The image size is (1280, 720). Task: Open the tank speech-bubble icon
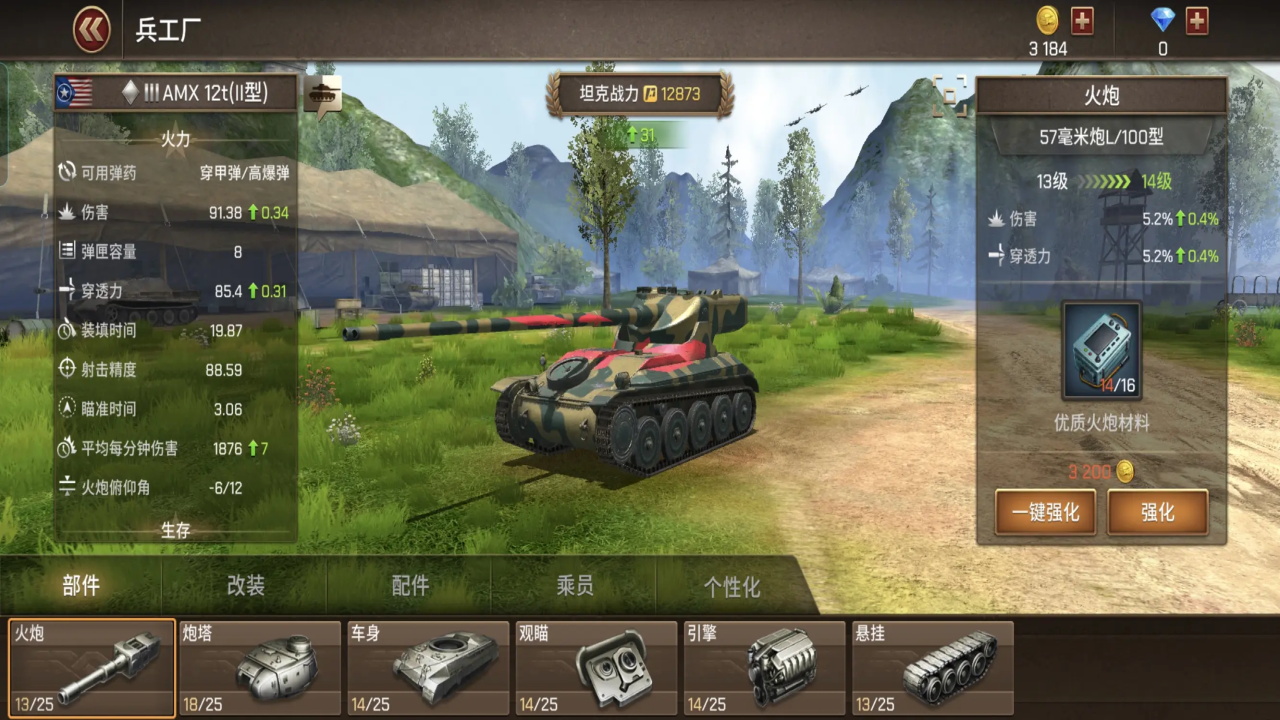pyautogui.click(x=323, y=96)
